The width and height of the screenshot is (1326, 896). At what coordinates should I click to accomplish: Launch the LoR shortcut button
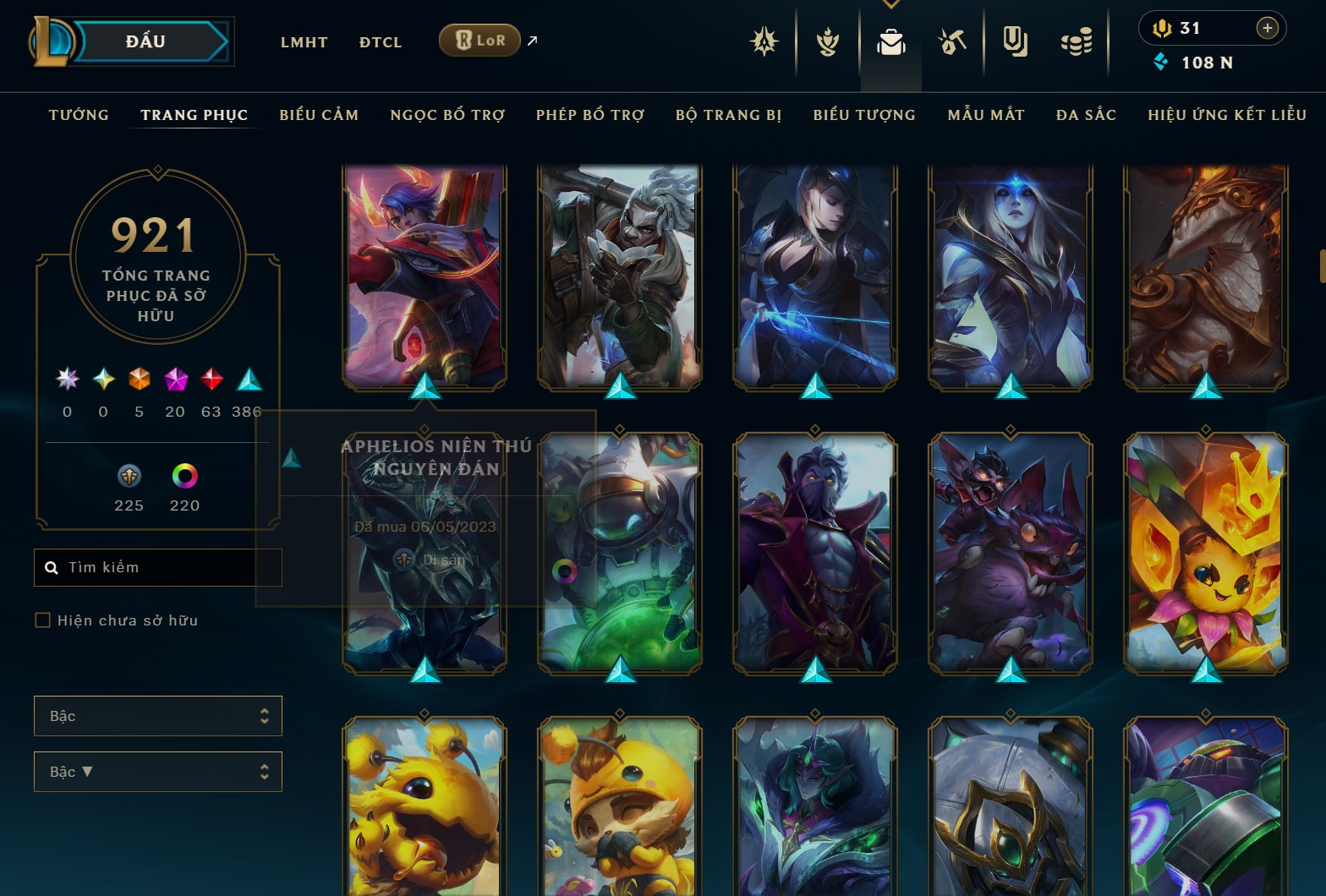(x=479, y=41)
